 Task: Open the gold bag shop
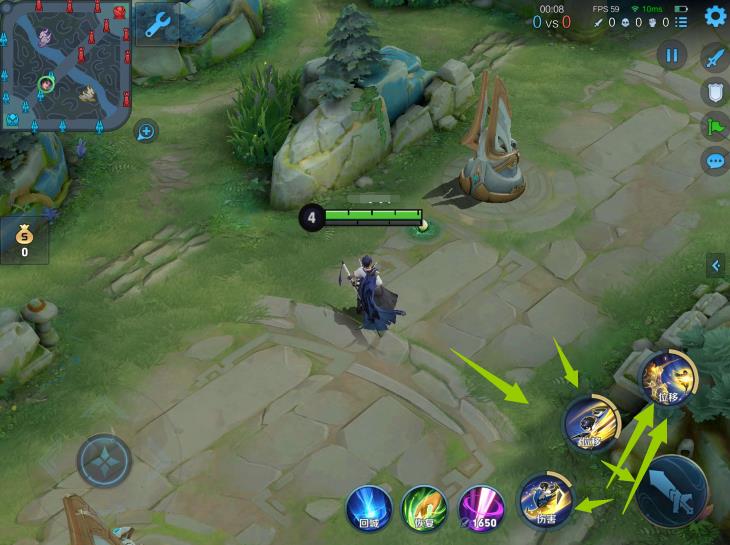24,240
